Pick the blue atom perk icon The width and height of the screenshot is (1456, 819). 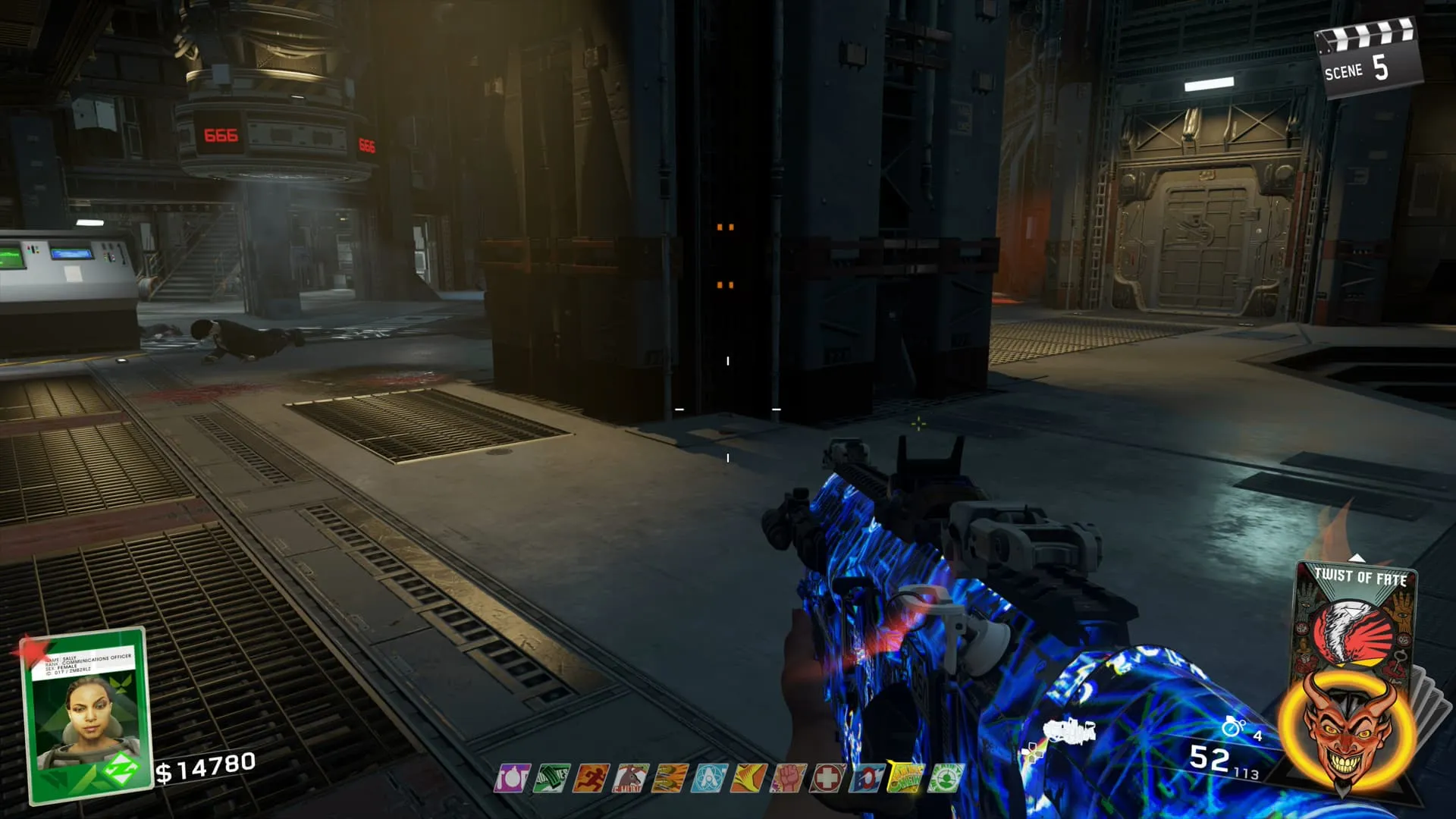(x=710, y=778)
